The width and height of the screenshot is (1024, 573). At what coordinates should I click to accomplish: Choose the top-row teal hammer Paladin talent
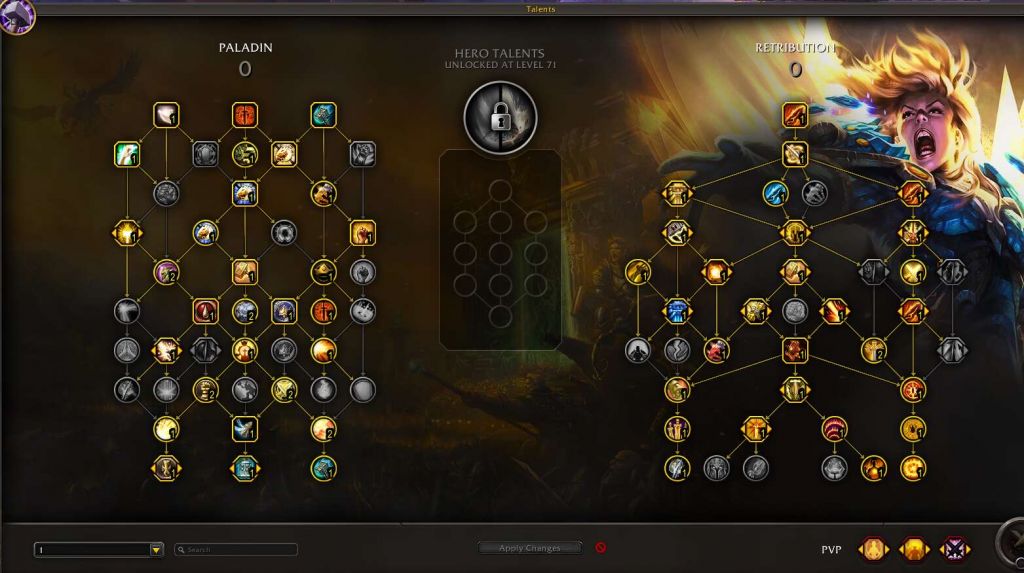coord(323,115)
